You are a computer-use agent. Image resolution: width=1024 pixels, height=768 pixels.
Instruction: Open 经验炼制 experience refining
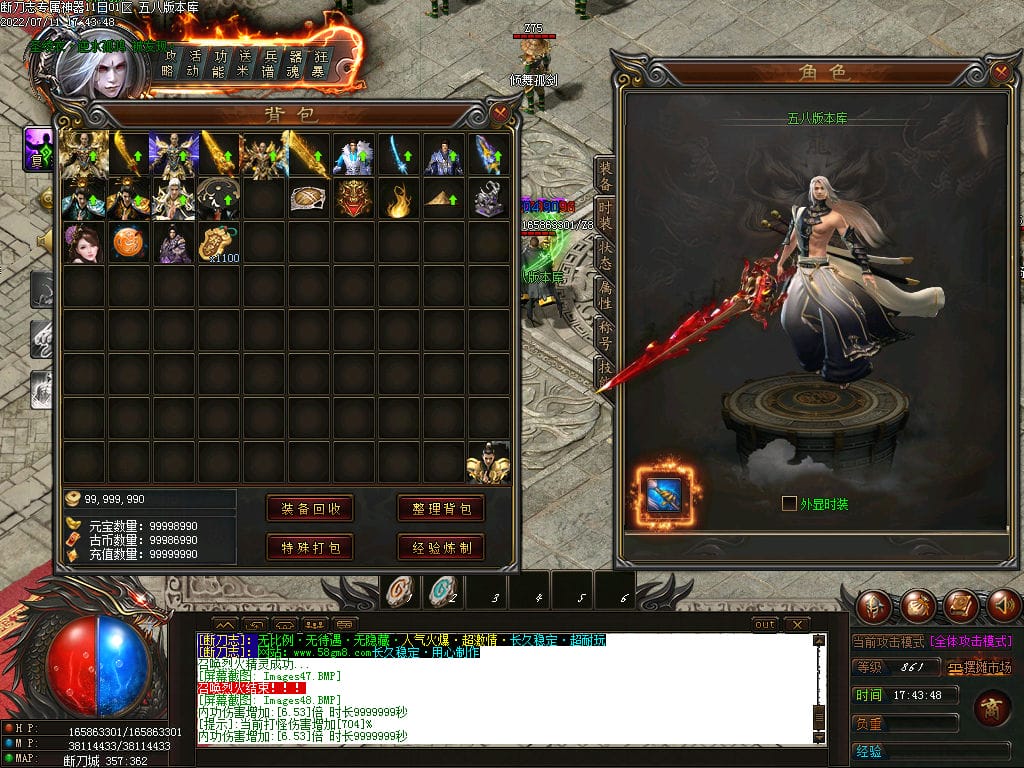click(441, 547)
